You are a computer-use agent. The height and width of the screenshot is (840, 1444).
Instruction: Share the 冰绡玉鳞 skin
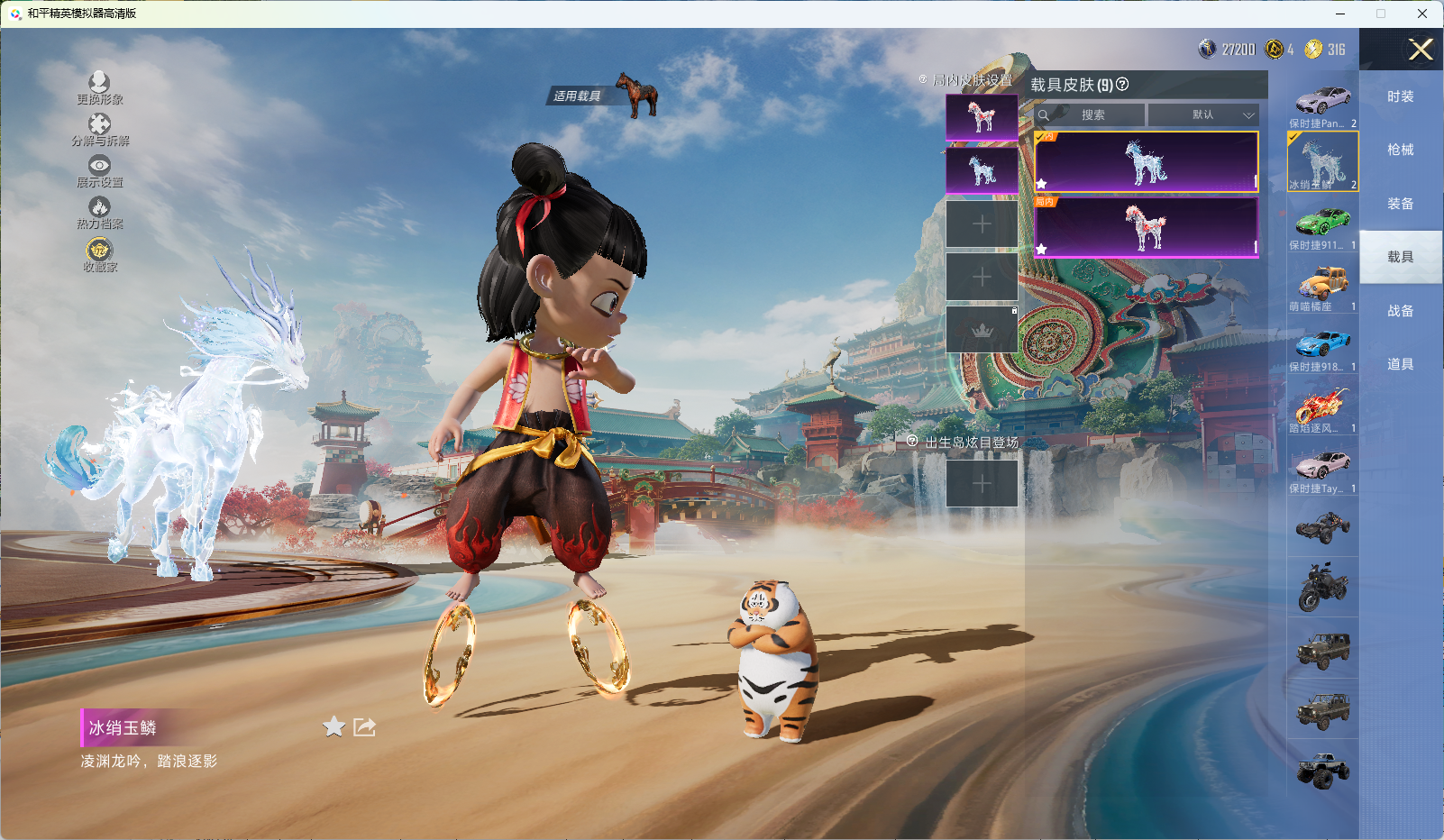(364, 726)
